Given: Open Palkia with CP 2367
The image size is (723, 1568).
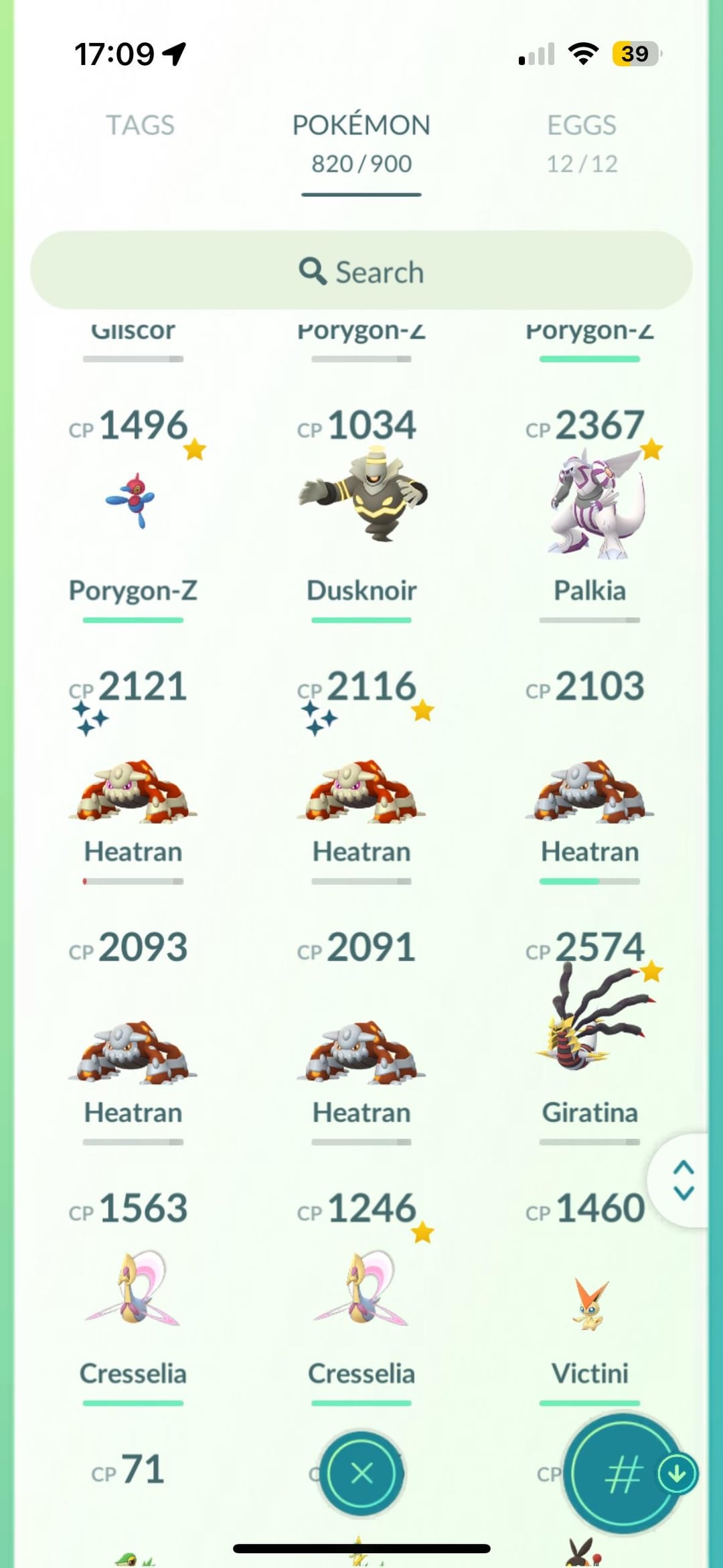Looking at the screenshot, I should [590, 502].
